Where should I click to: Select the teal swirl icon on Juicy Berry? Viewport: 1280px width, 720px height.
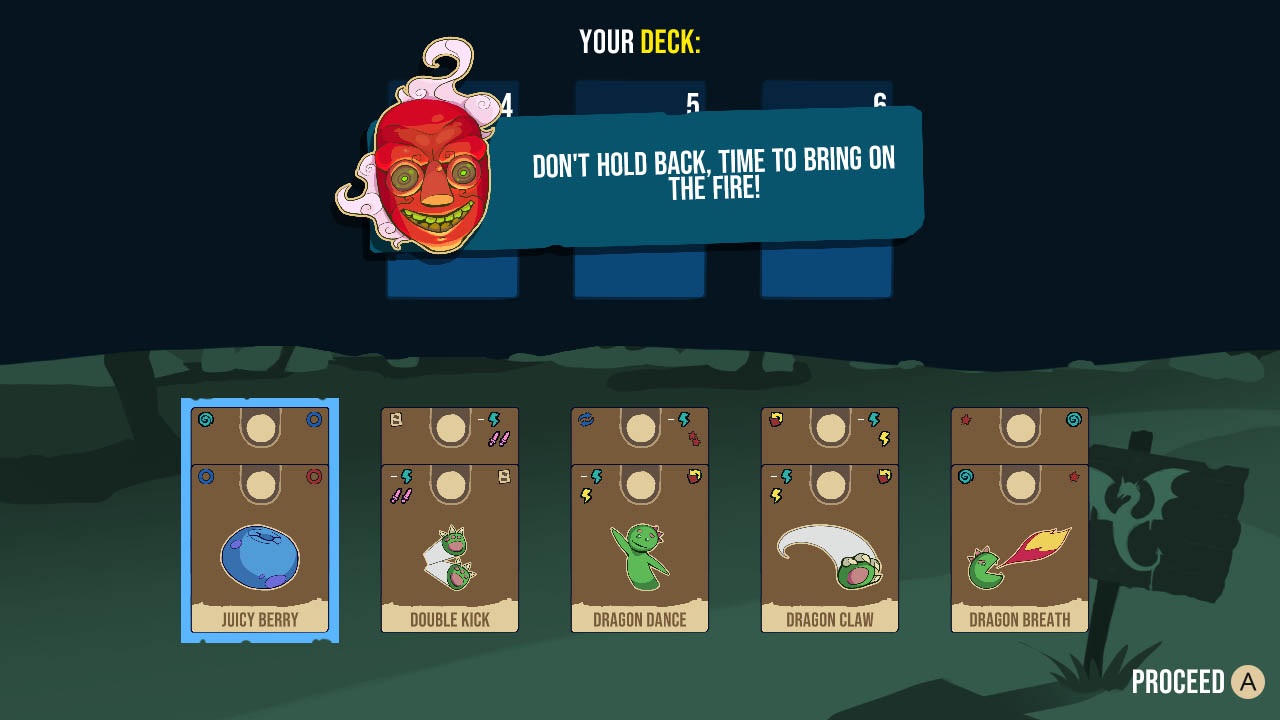tap(205, 419)
